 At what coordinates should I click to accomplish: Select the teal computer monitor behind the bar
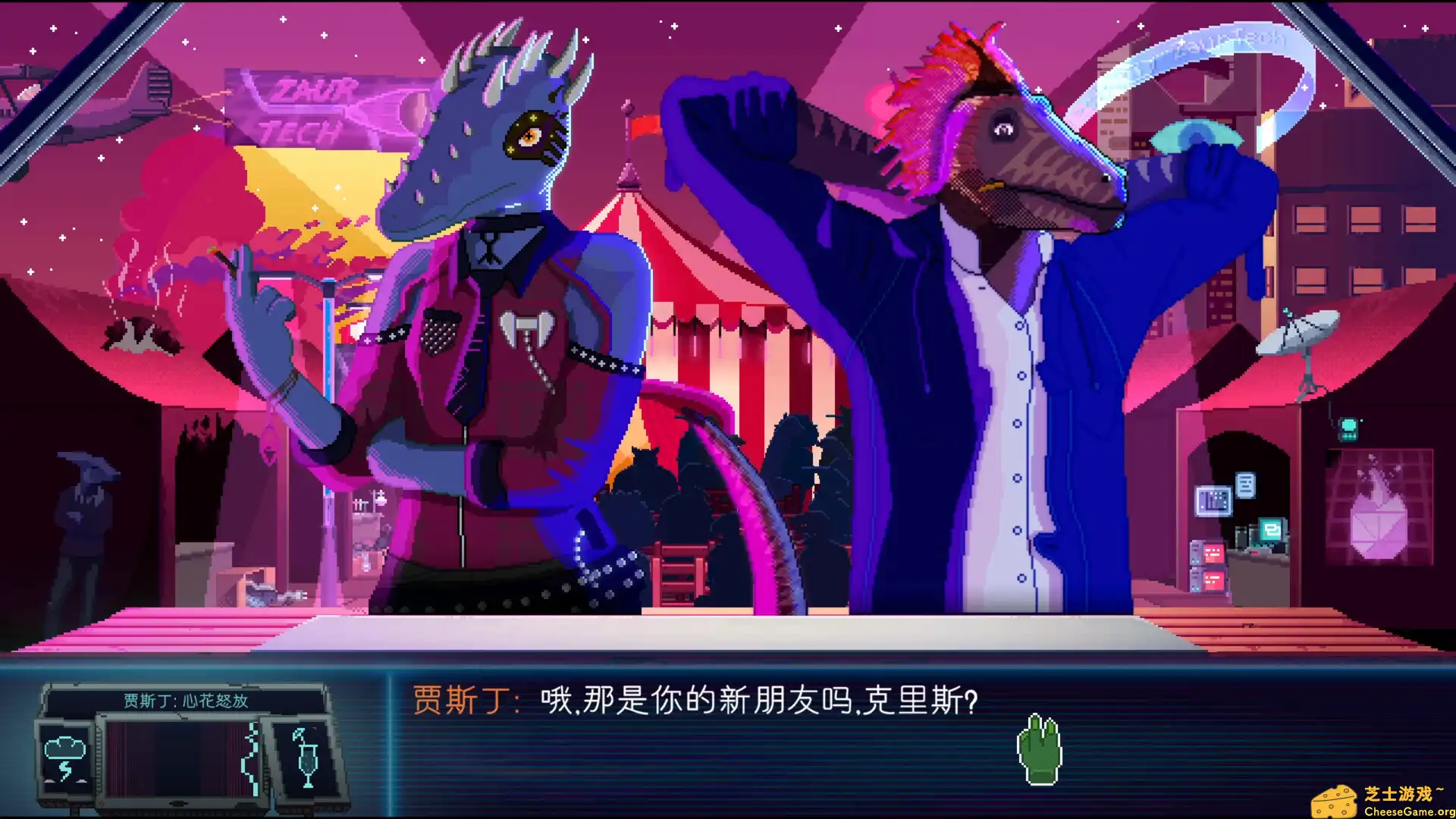tap(1270, 531)
